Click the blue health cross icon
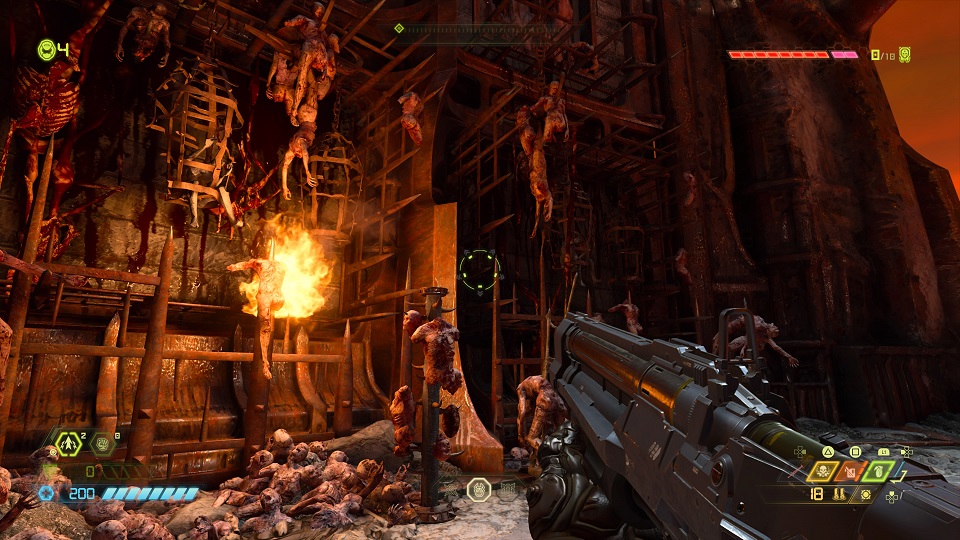Image resolution: width=960 pixels, height=540 pixels. [x=46, y=494]
